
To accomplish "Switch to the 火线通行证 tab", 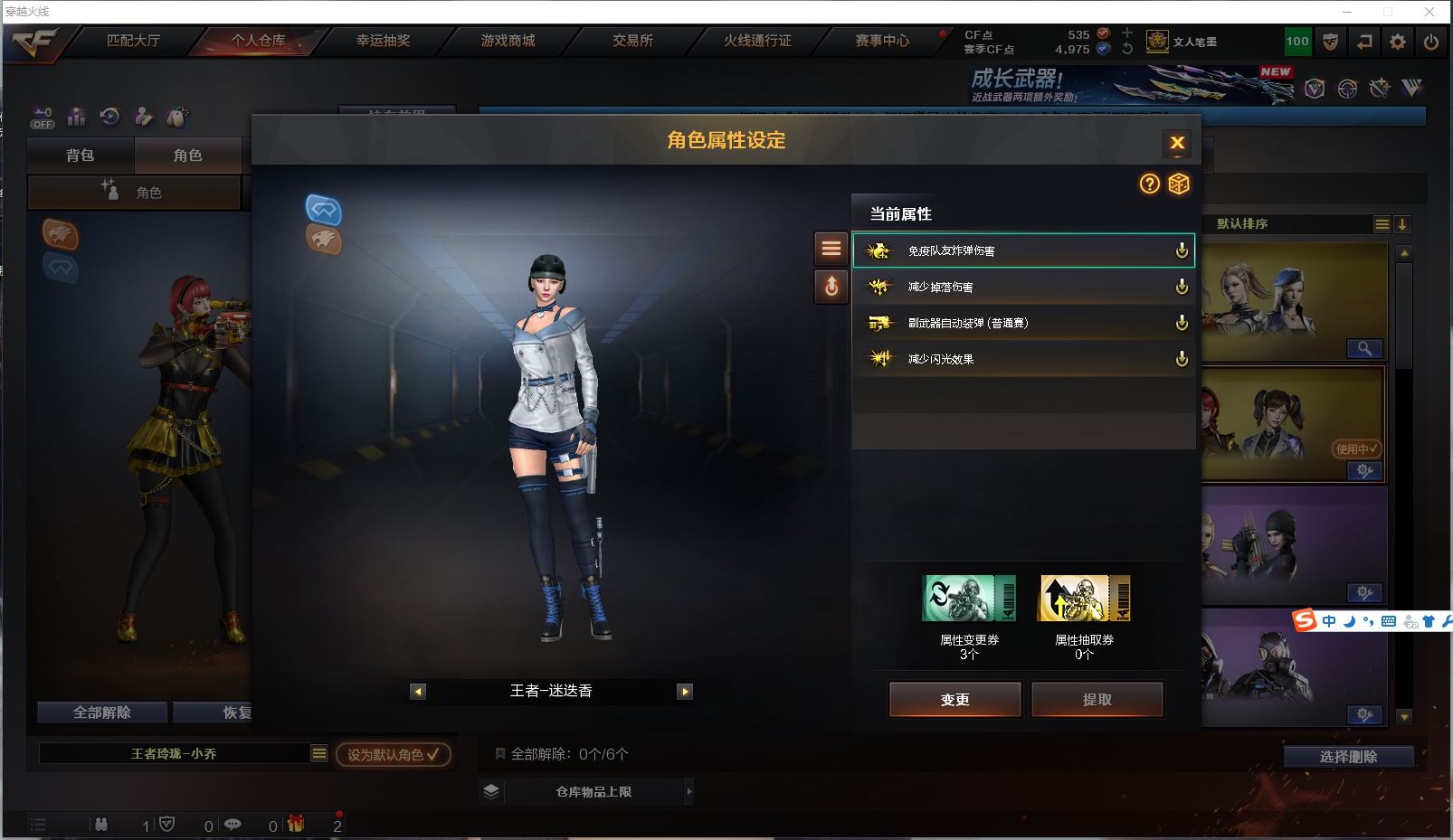I will [x=757, y=41].
